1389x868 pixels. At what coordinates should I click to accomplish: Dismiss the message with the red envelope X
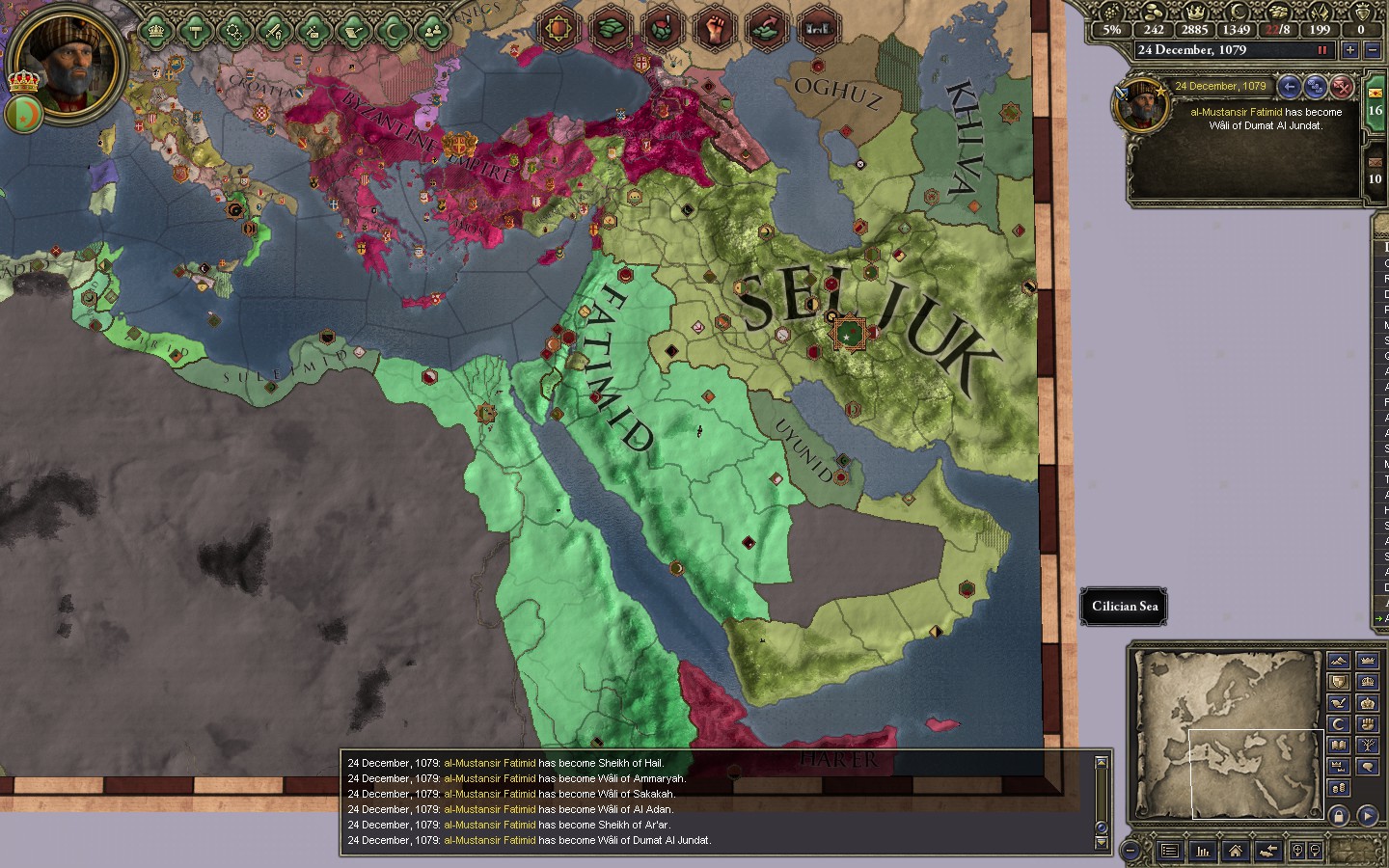[x=1342, y=87]
